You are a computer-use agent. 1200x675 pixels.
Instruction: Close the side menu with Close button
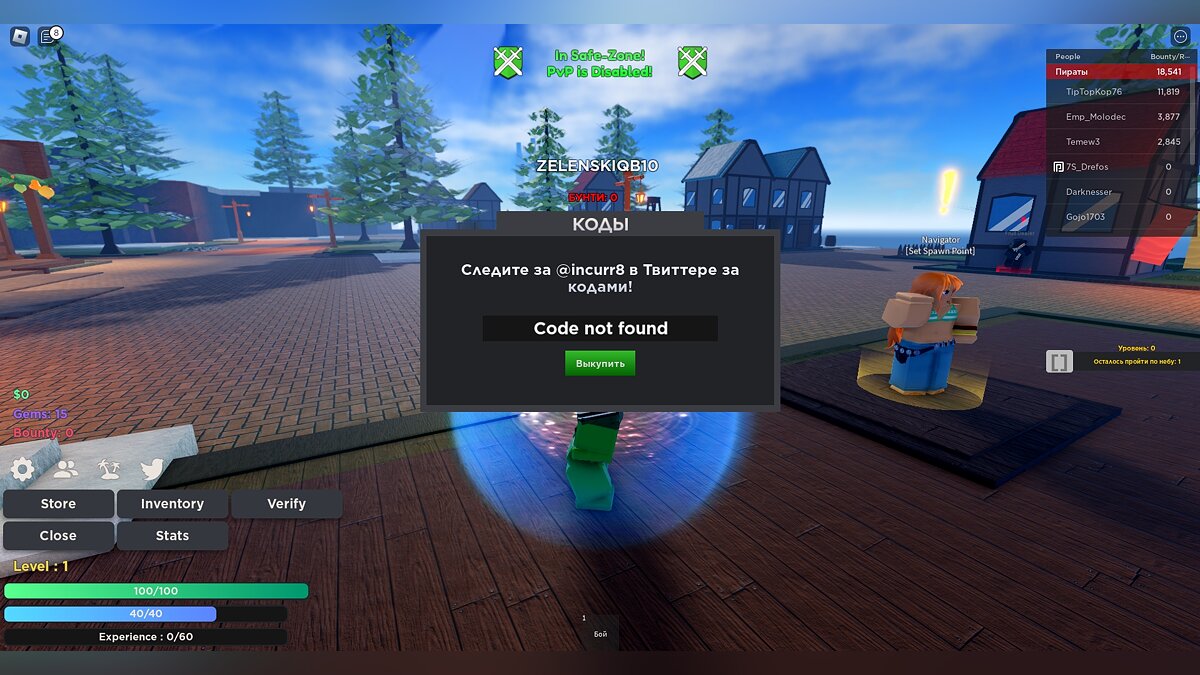[x=58, y=536]
